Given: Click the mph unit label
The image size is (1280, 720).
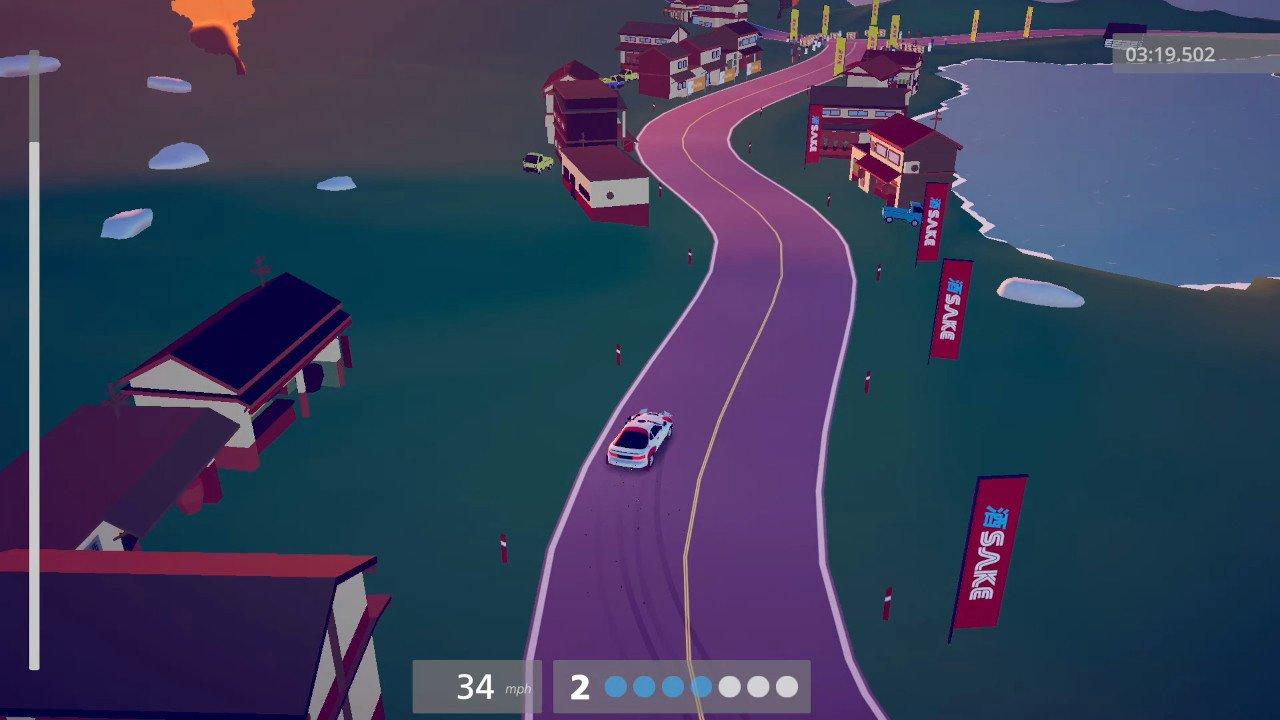Looking at the screenshot, I should coord(518,689).
